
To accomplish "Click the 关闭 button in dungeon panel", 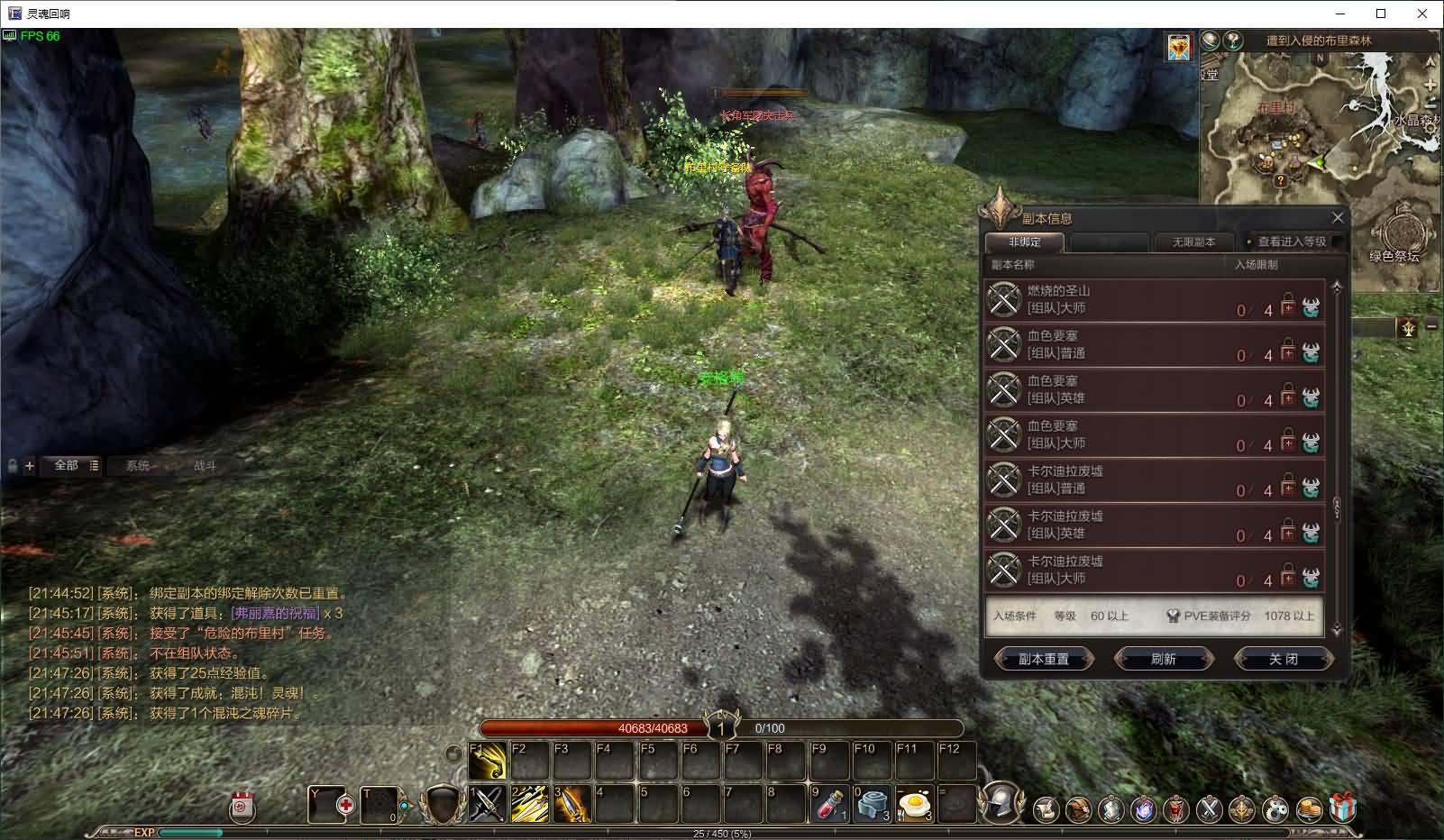I will (1284, 659).
